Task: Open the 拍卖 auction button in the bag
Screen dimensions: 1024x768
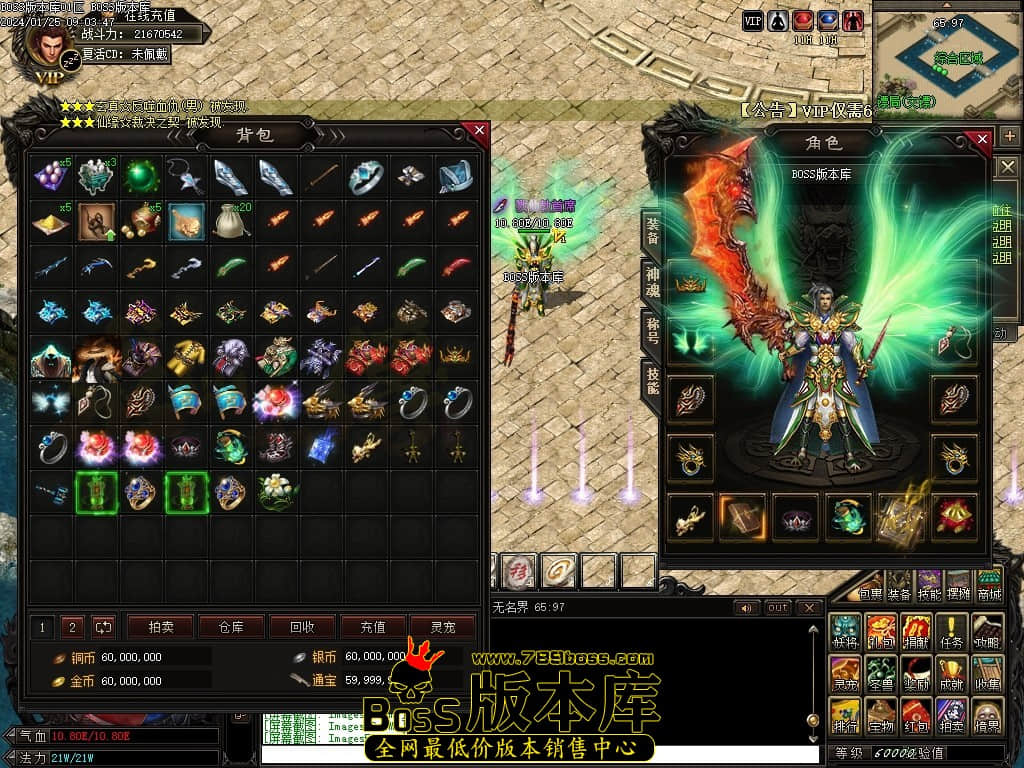Action: tap(160, 627)
